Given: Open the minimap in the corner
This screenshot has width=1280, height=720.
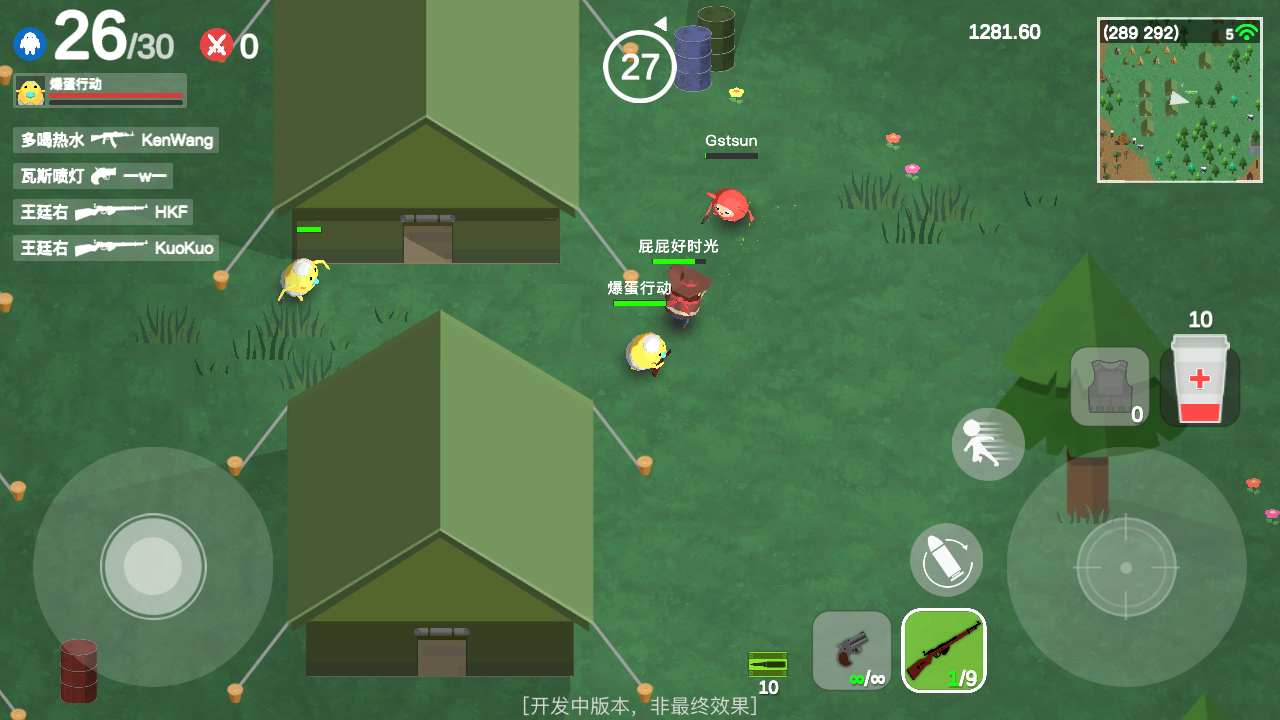Looking at the screenshot, I should (1179, 100).
